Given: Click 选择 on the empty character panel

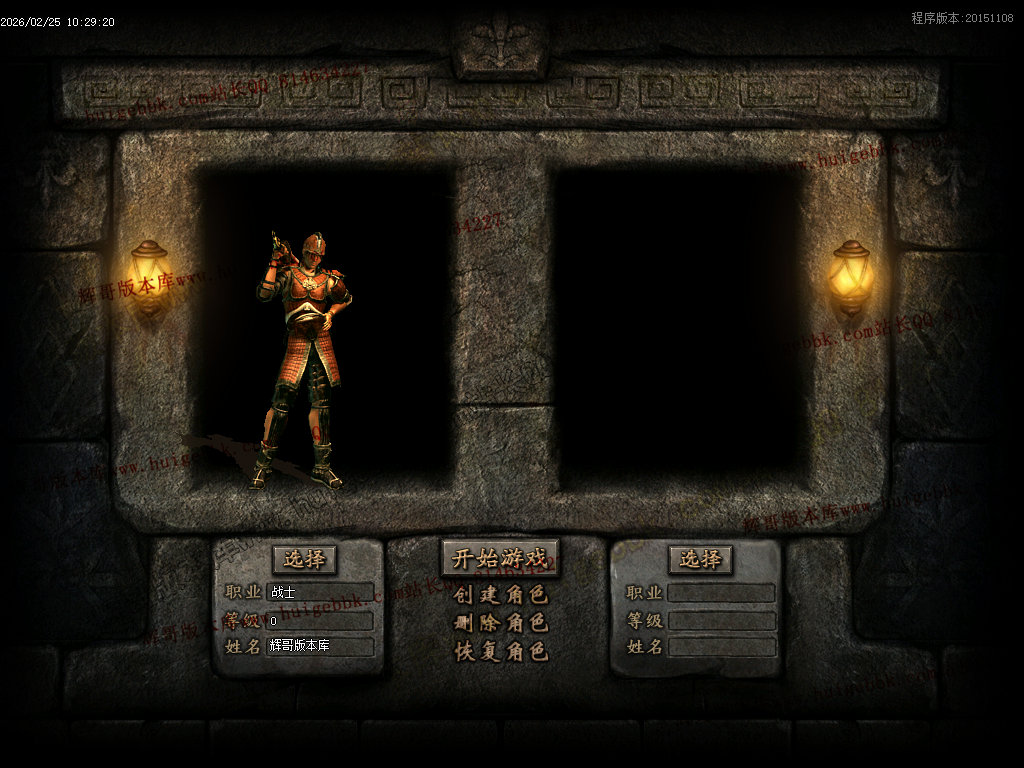Looking at the screenshot, I should tap(700, 559).
